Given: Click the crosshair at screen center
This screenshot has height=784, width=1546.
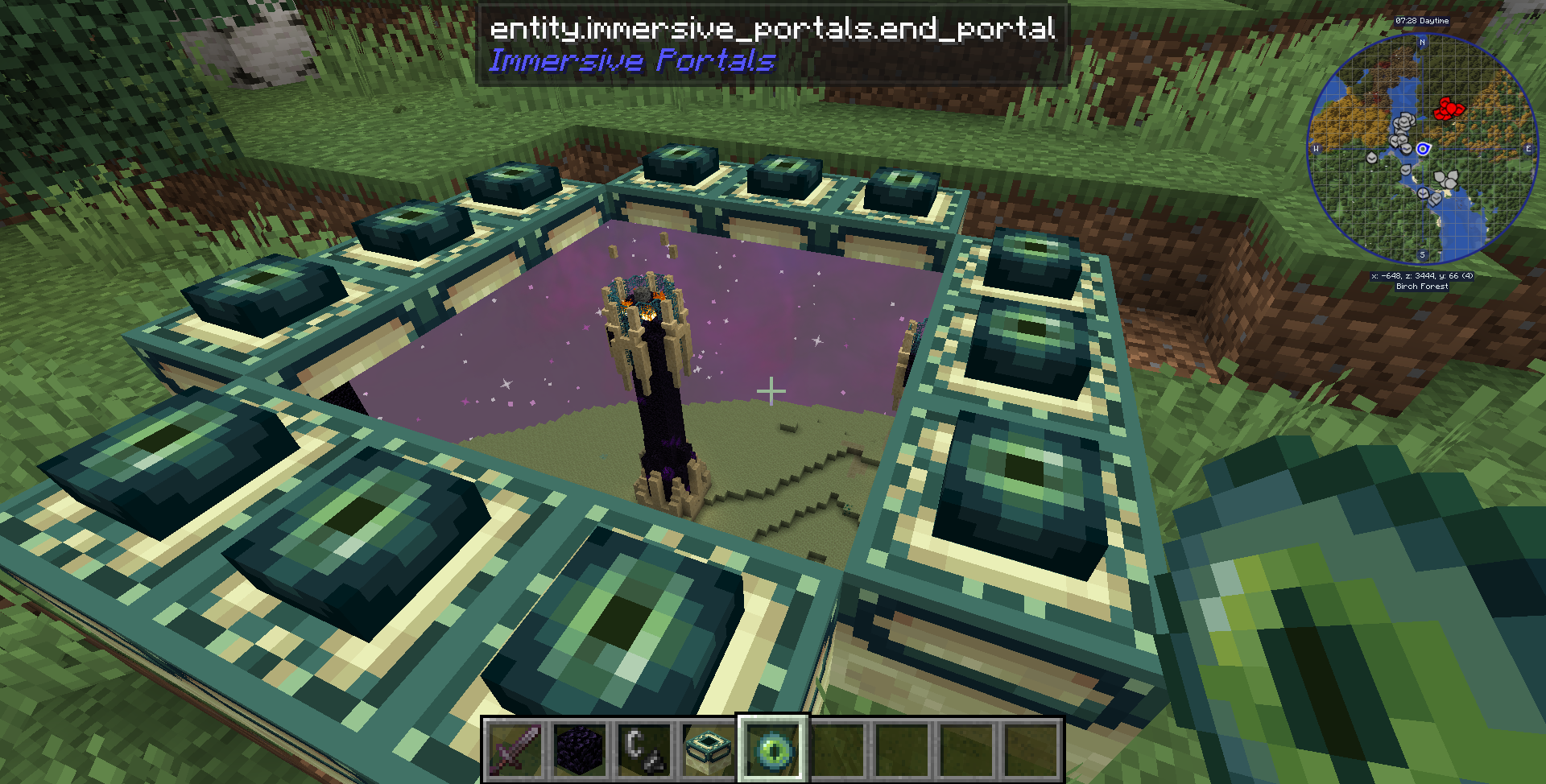Looking at the screenshot, I should point(771,392).
